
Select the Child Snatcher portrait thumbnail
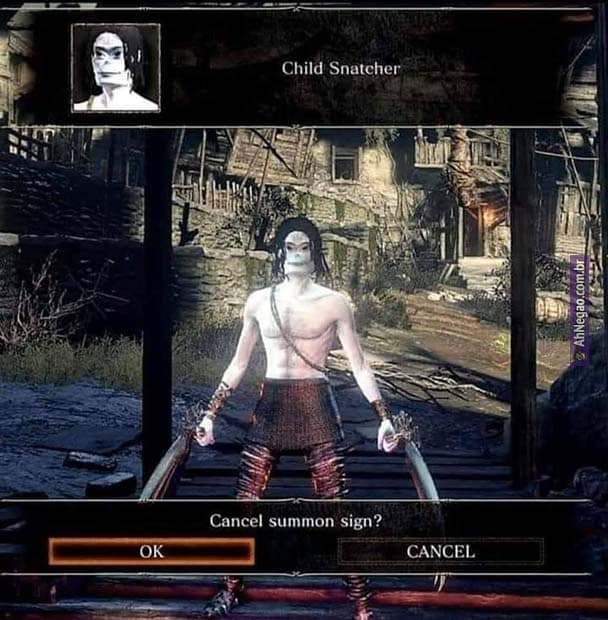116,67
